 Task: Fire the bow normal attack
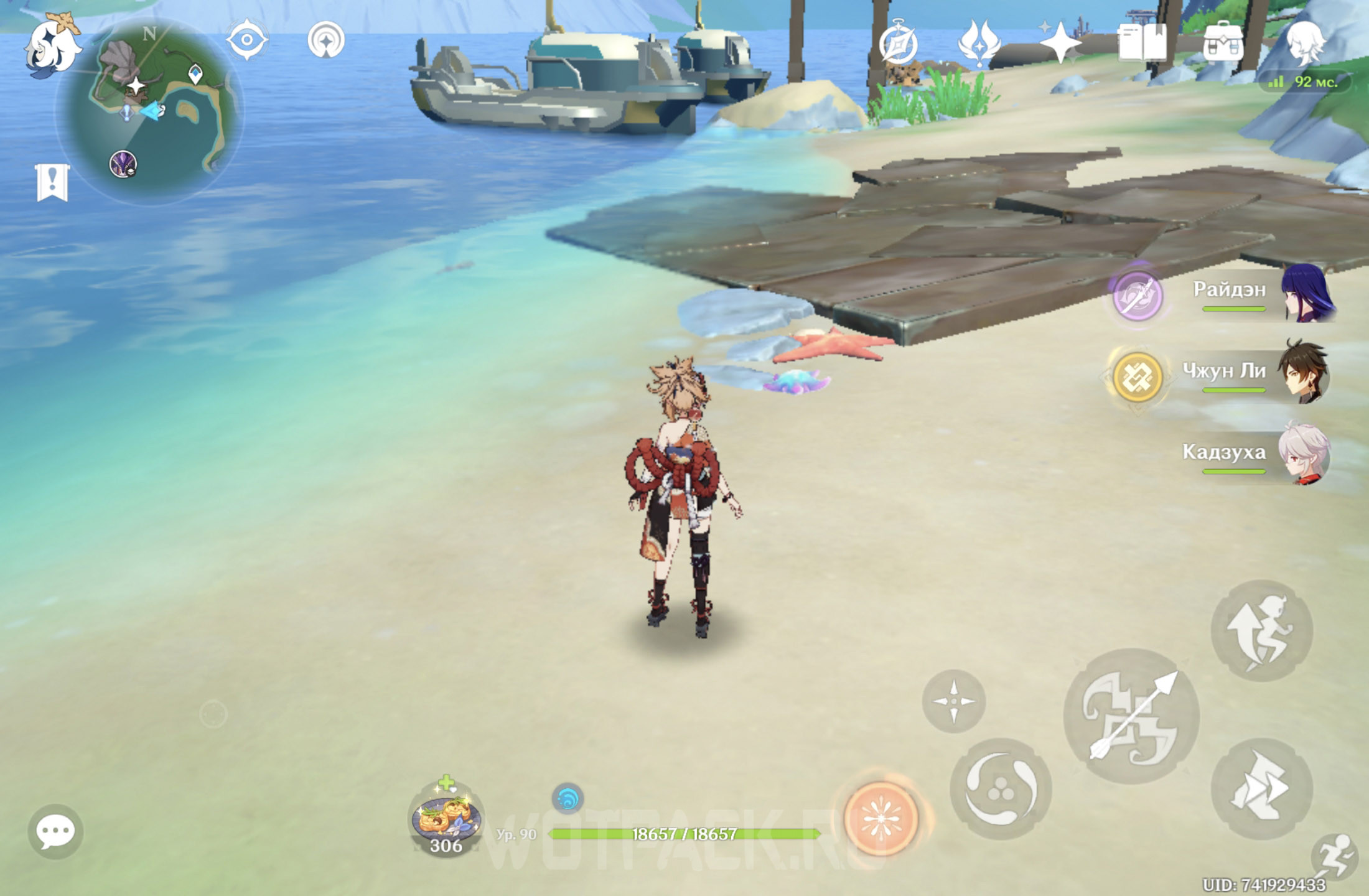(x=1131, y=716)
